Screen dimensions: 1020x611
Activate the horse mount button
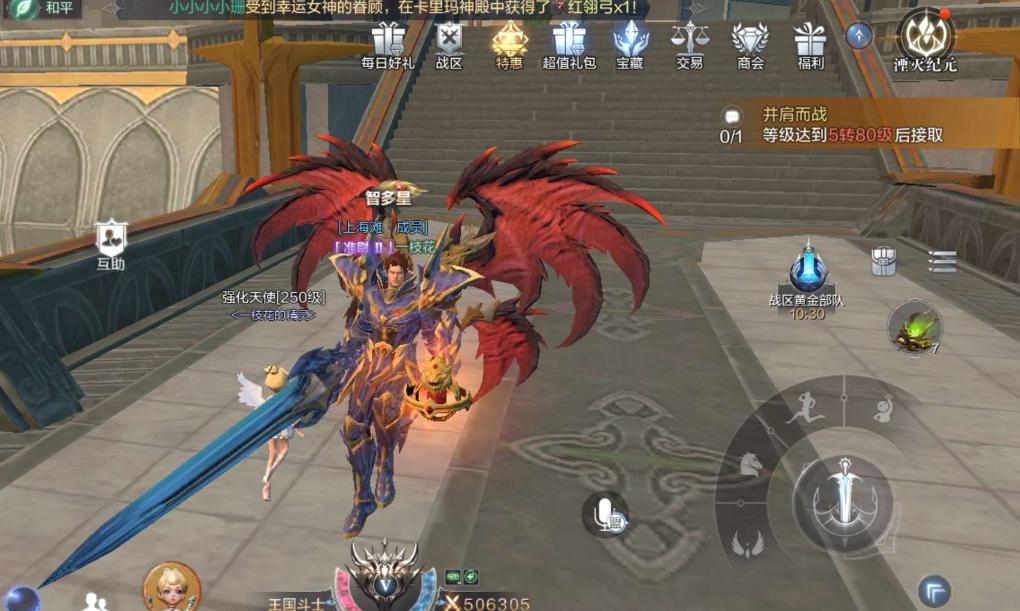click(x=750, y=464)
